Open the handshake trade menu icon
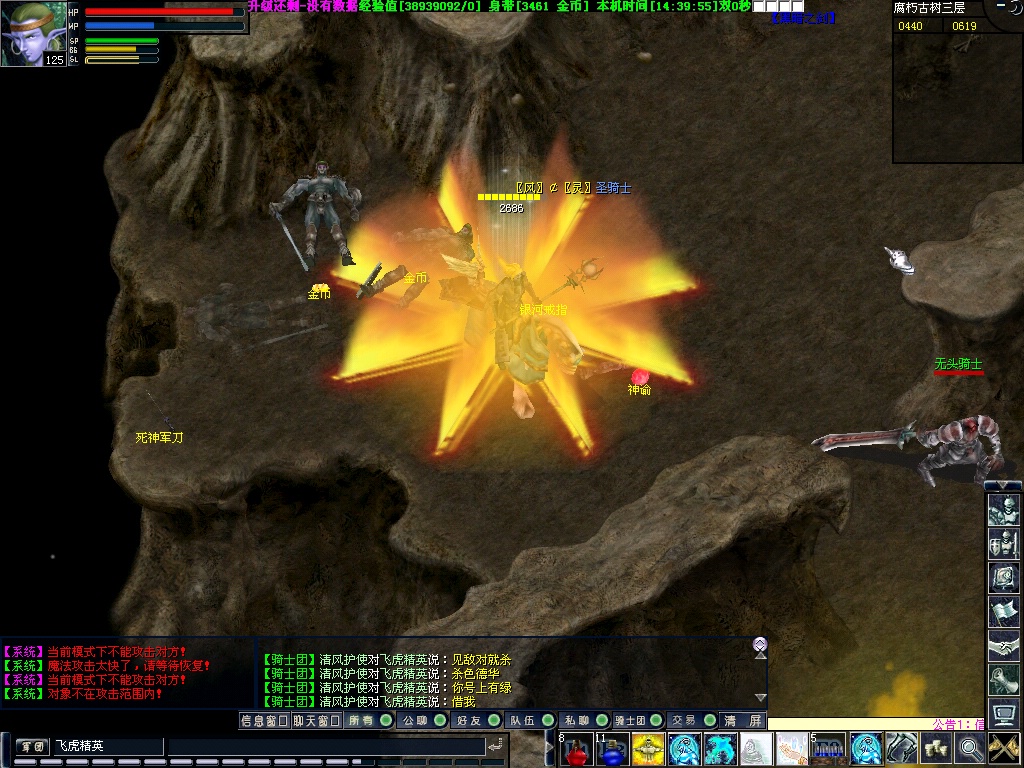 [1003, 645]
